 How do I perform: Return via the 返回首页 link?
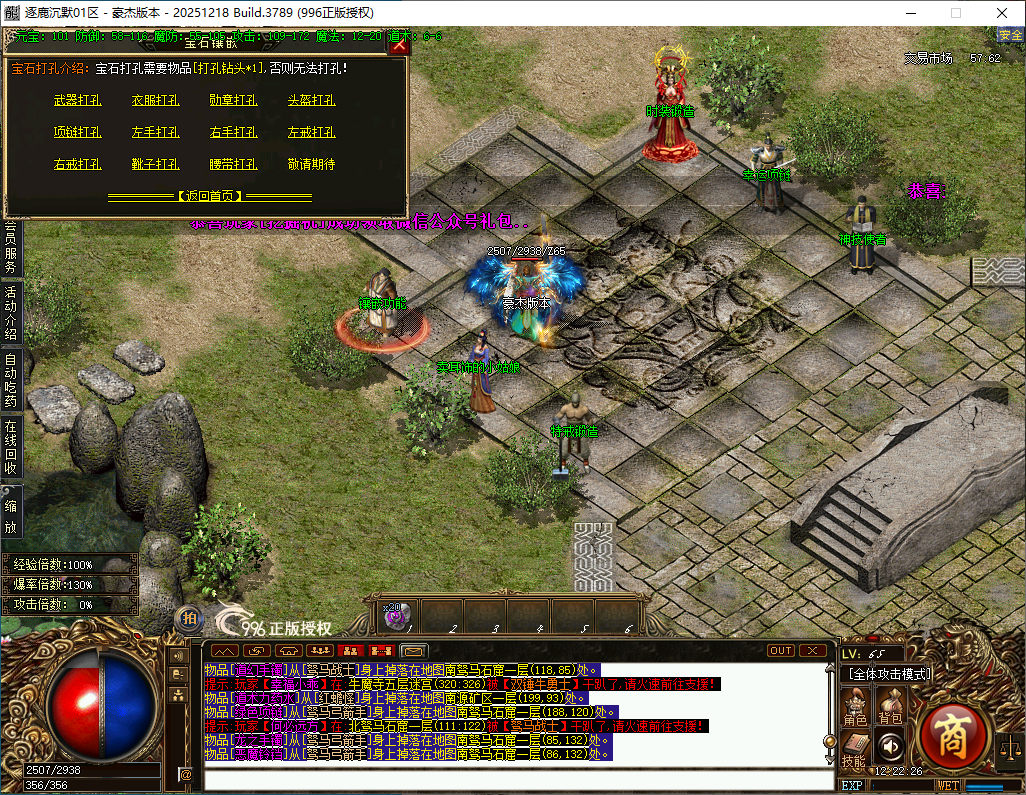click(210, 196)
